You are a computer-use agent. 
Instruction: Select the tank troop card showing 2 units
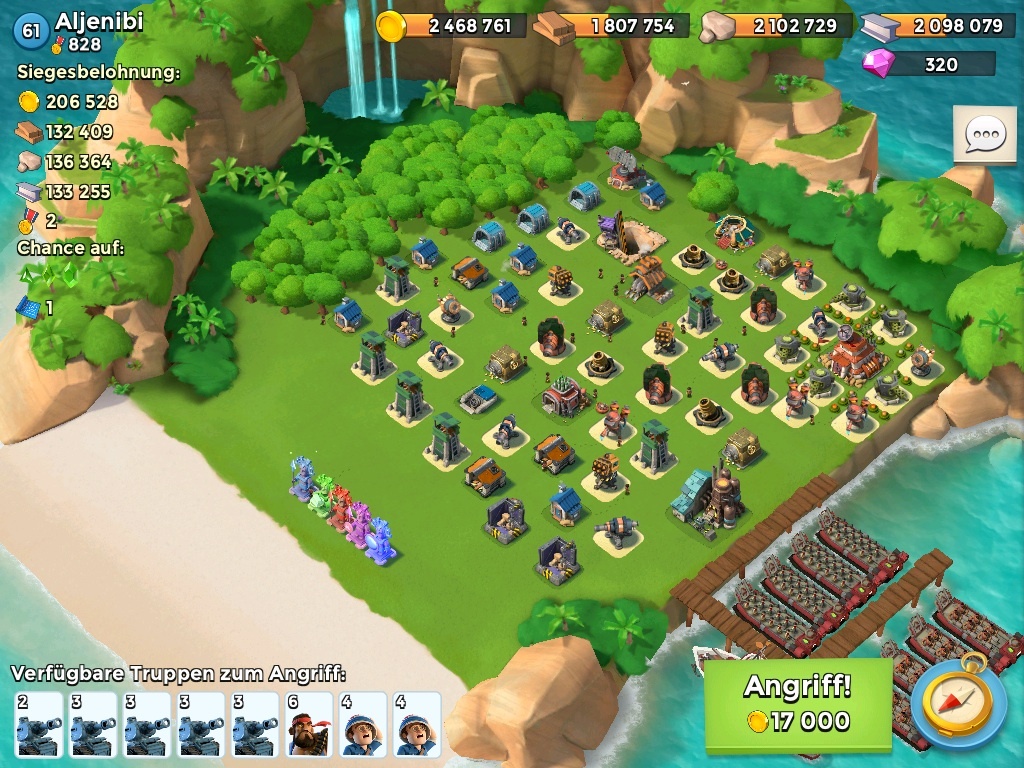39,724
